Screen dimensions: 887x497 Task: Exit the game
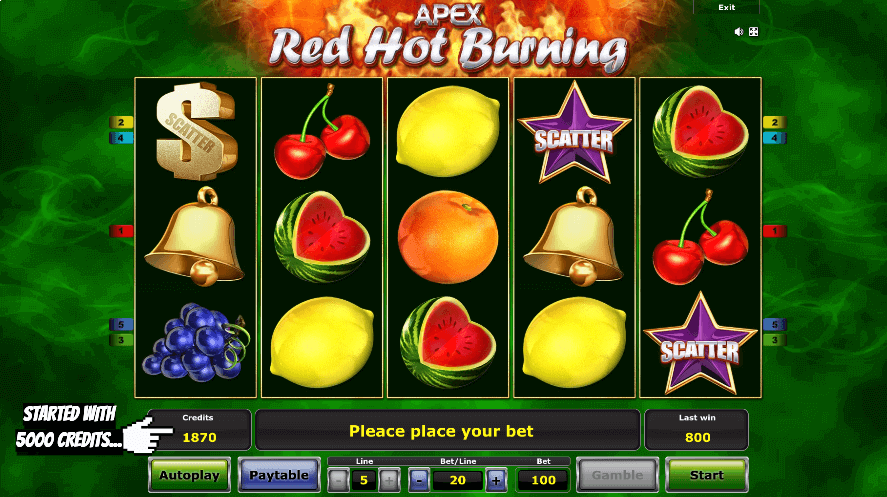tap(727, 8)
